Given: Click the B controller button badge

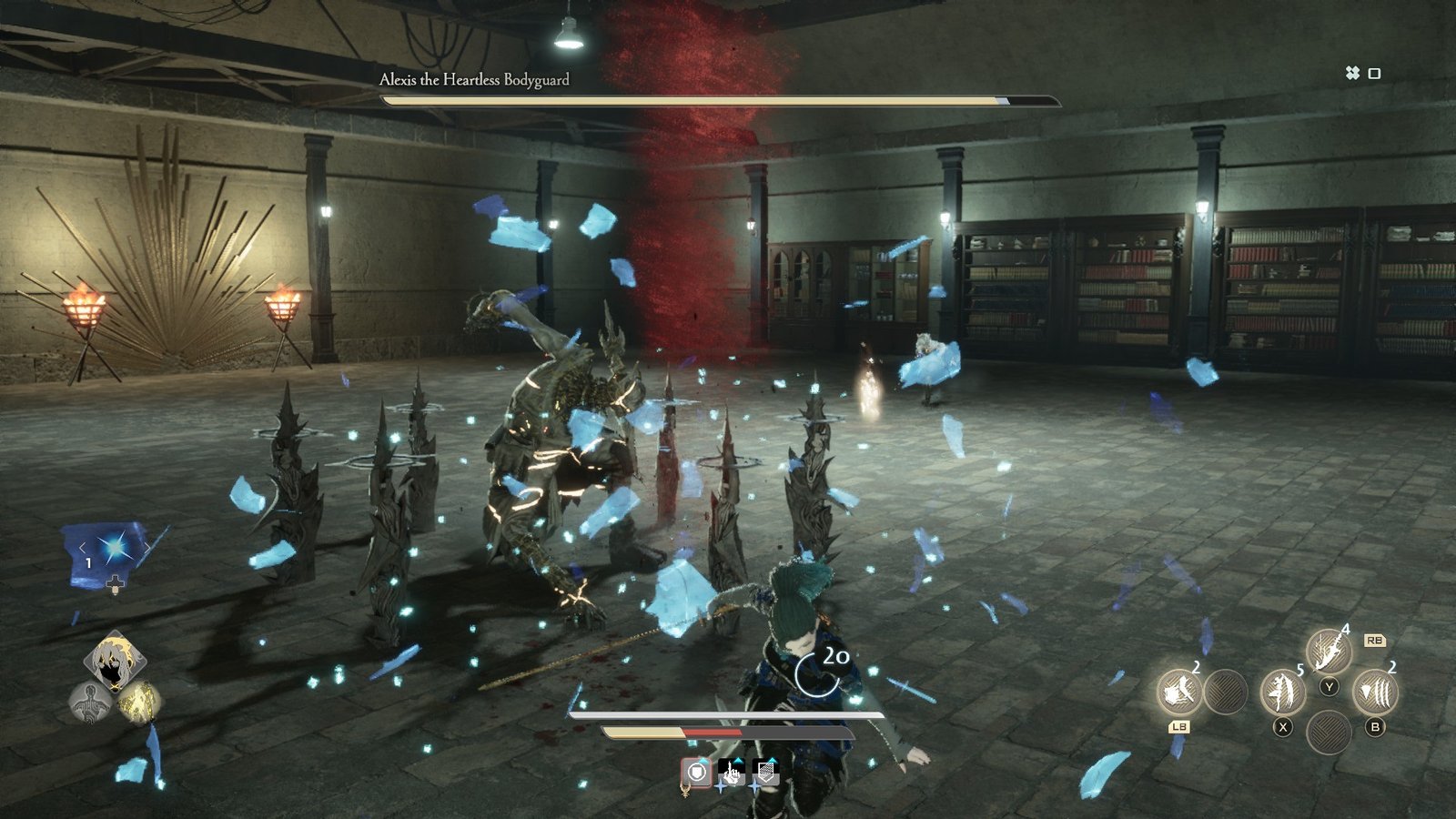Looking at the screenshot, I should [x=1375, y=727].
